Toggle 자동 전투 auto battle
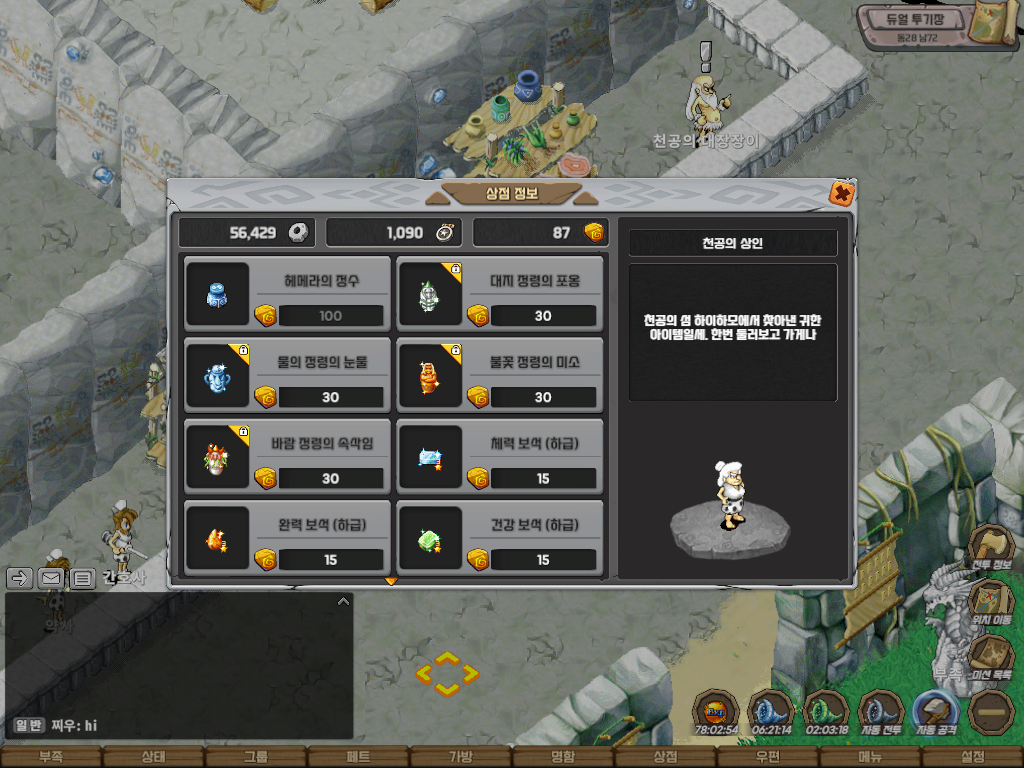 [x=880, y=713]
